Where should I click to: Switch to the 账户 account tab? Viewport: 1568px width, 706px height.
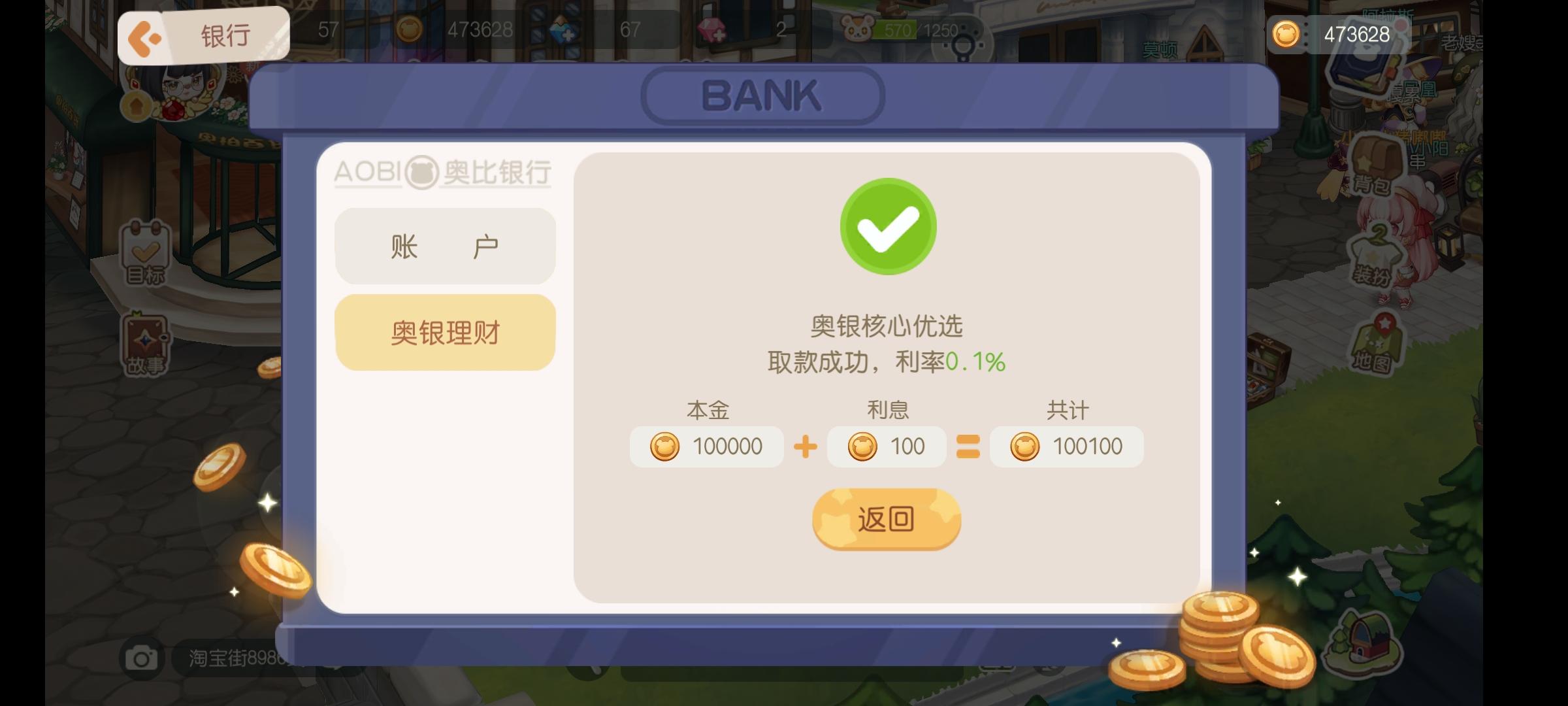pos(444,245)
